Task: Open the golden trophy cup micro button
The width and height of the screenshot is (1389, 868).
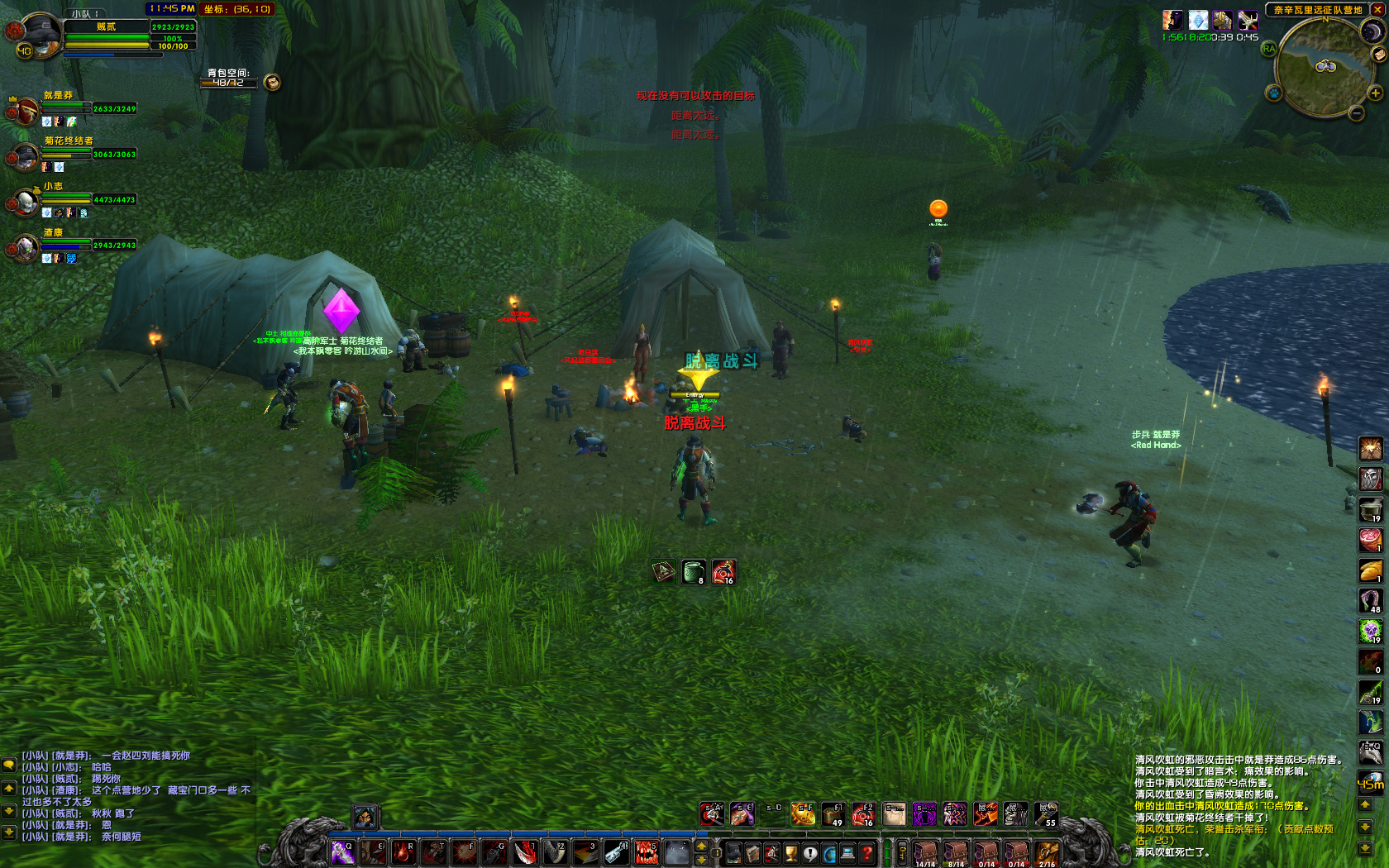Action: tap(791, 853)
